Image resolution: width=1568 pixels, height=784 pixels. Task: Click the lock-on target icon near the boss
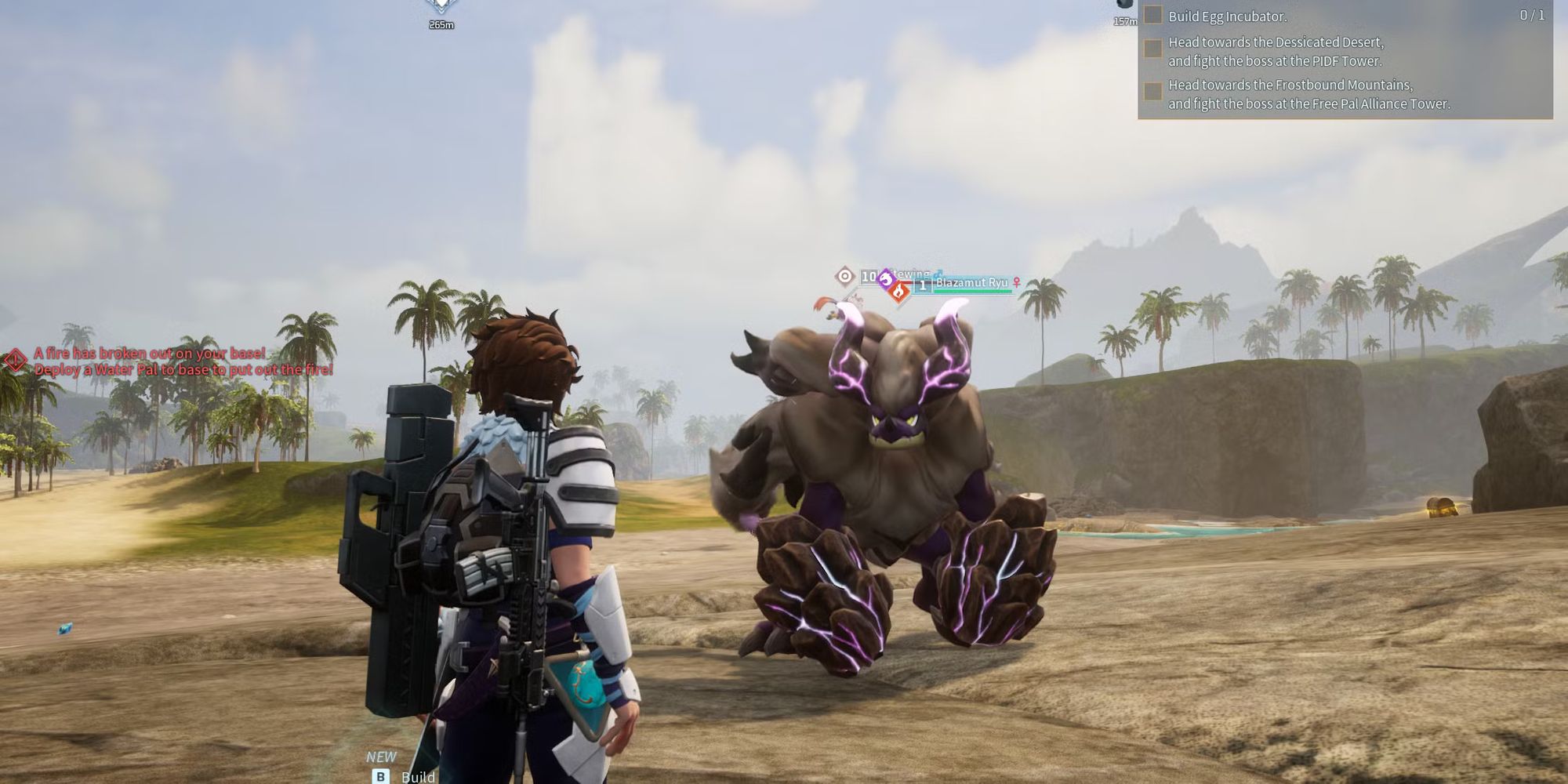tap(844, 278)
